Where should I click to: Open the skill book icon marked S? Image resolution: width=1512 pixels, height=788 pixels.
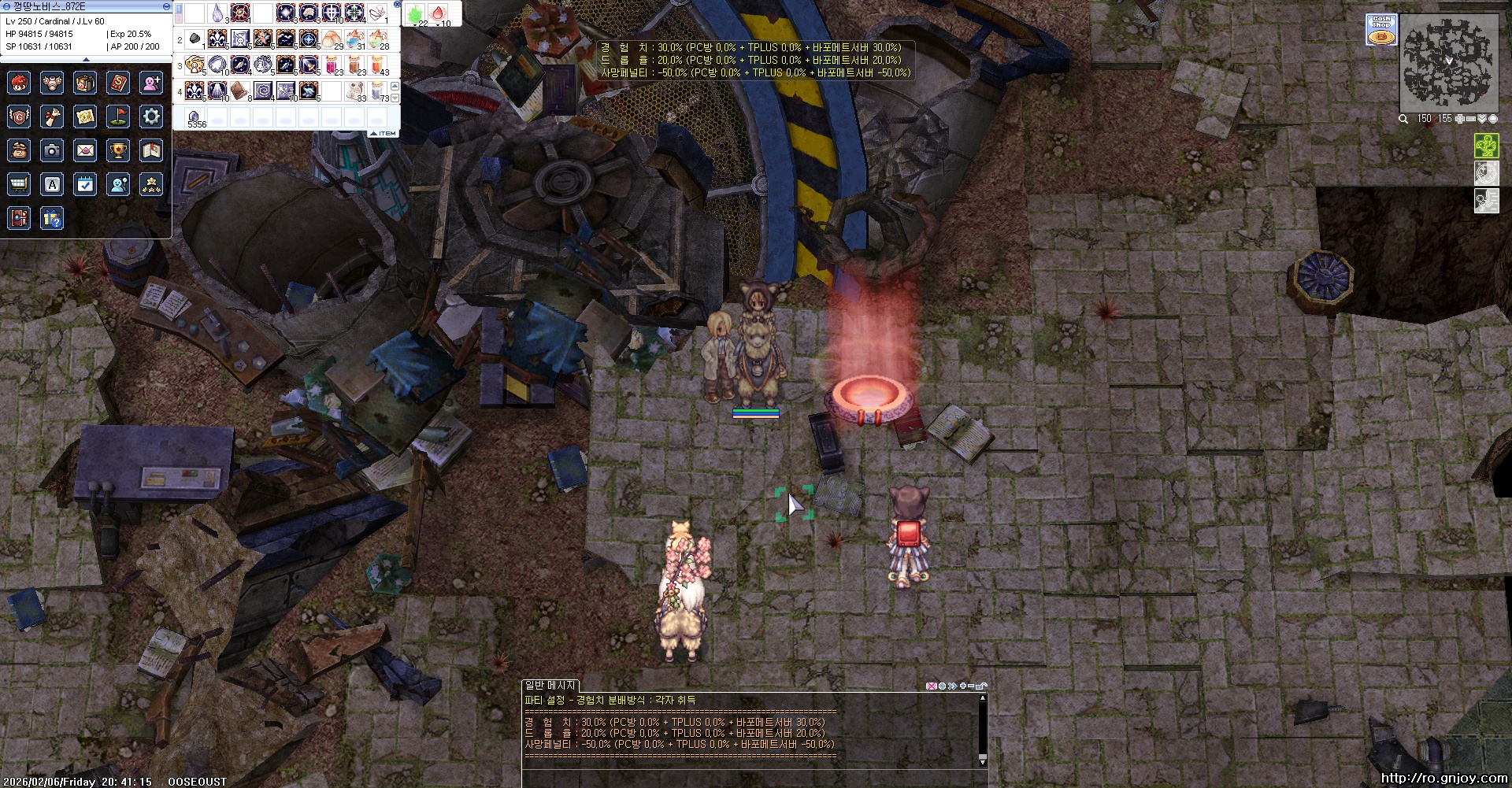(x=118, y=83)
